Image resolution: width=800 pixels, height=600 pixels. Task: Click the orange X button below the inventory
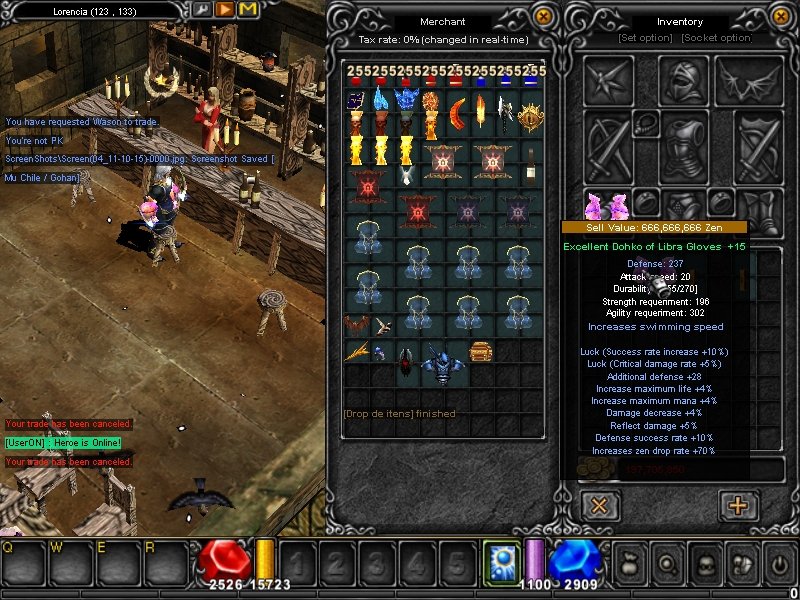(599, 505)
